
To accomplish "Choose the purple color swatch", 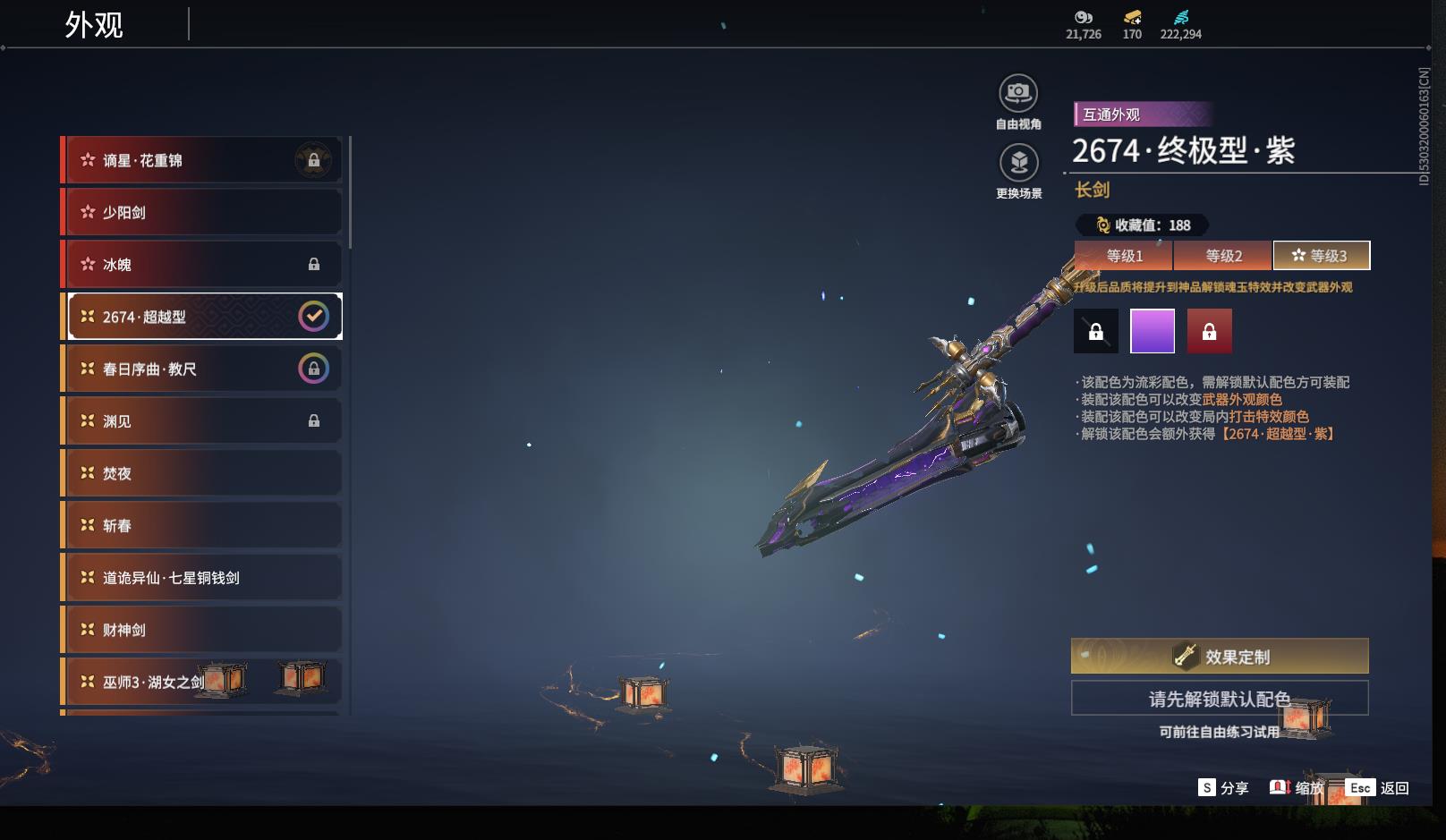I will point(1153,332).
